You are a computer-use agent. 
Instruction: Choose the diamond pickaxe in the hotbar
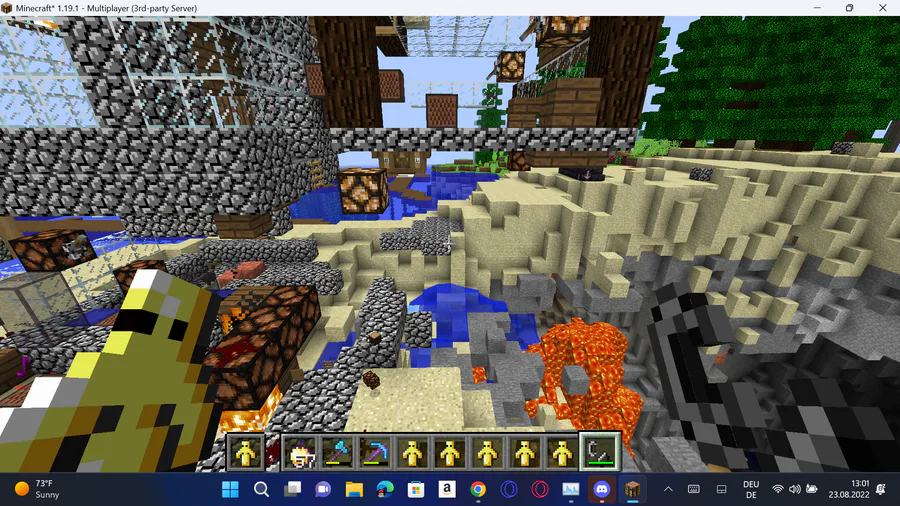tap(373, 452)
